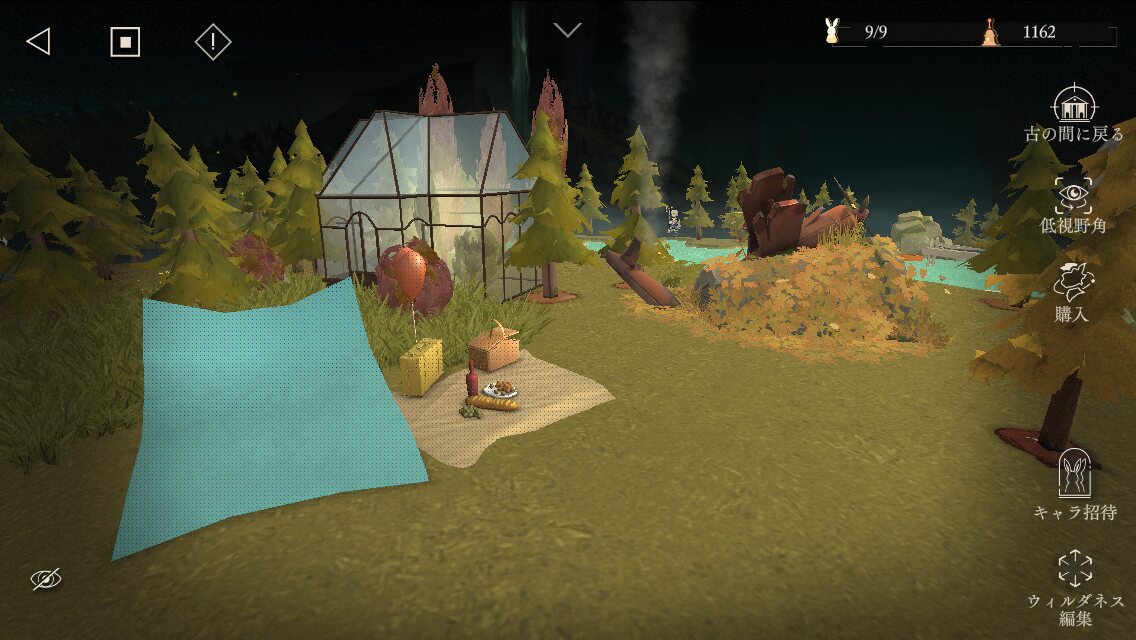Screen dimensions: 1136x640
Task: Hide the interface with eye icon
Action: click(46, 578)
